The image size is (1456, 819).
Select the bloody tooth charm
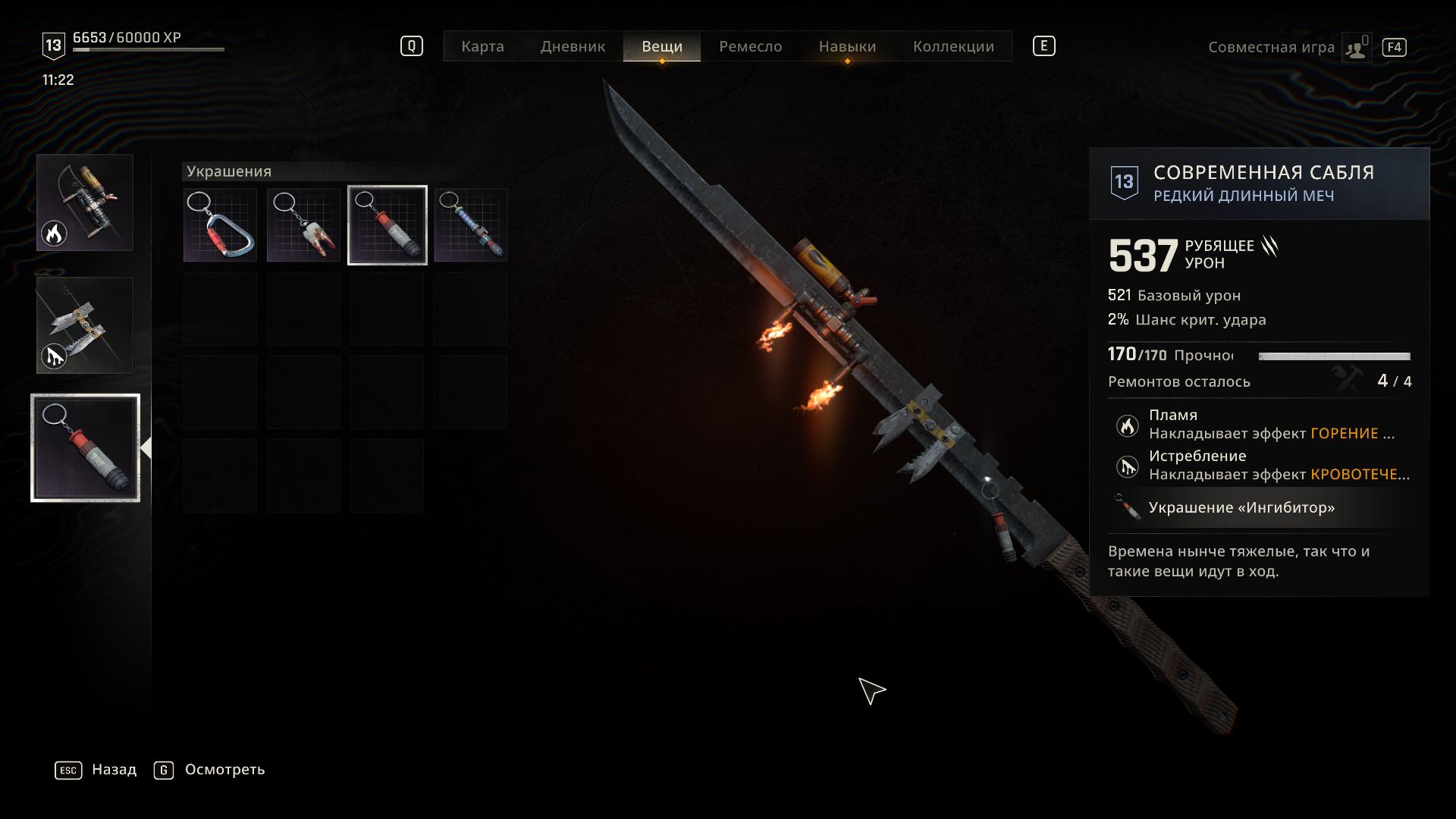[304, 225]
